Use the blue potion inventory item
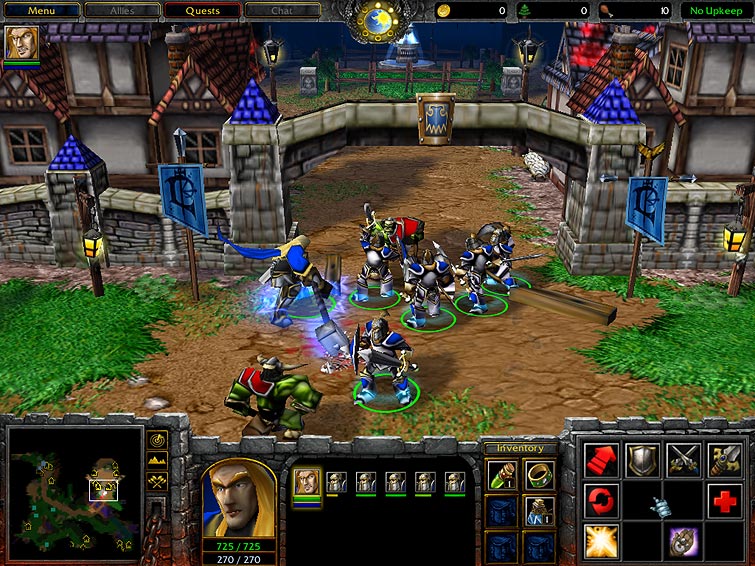The height and width of the screenshot is (566, 755). tap(539, 511)
